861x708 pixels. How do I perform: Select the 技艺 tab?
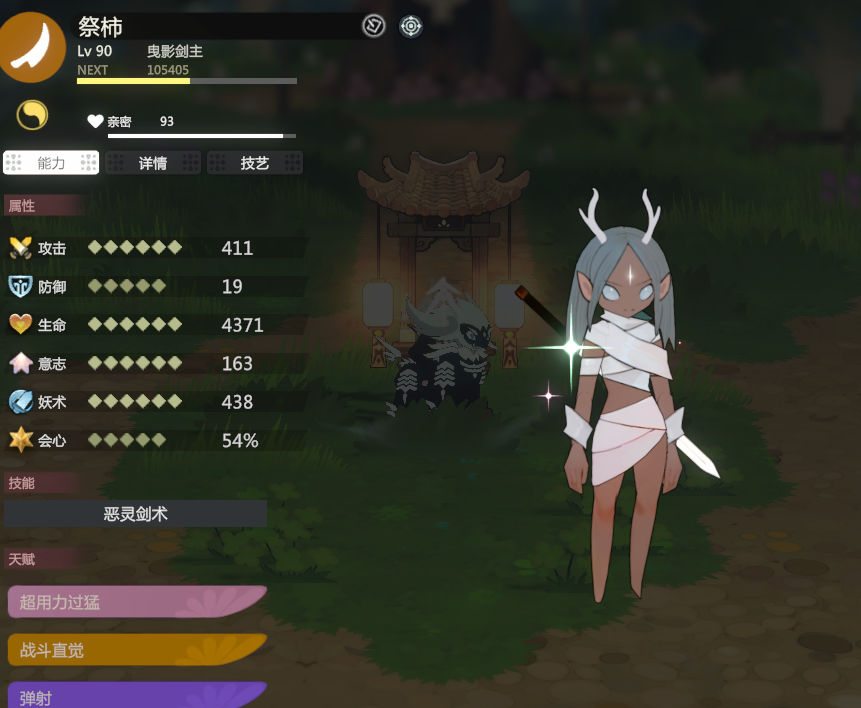point(255,163)
